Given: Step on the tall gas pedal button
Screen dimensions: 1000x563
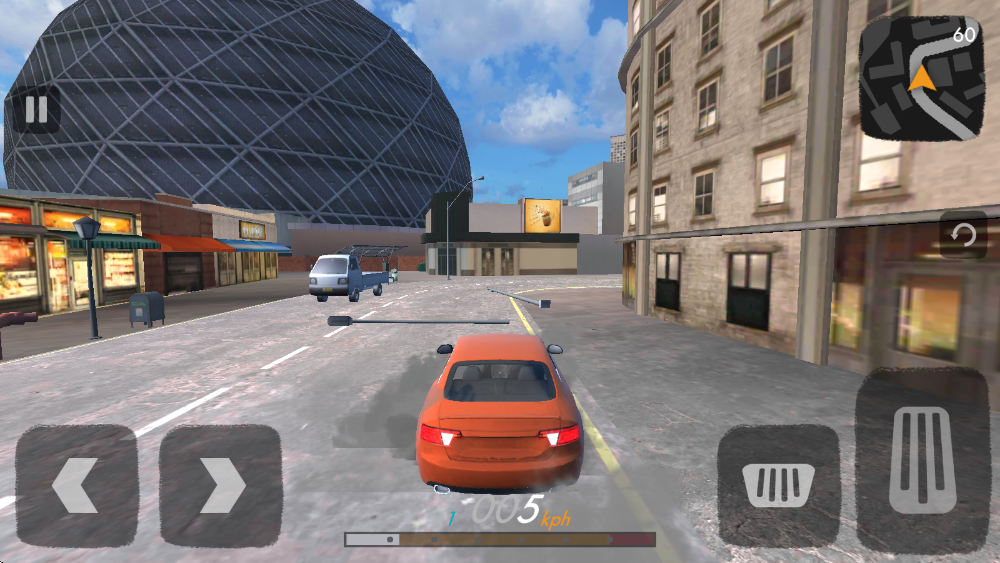Looking at the screenshot, I should (x=922, y=460).
